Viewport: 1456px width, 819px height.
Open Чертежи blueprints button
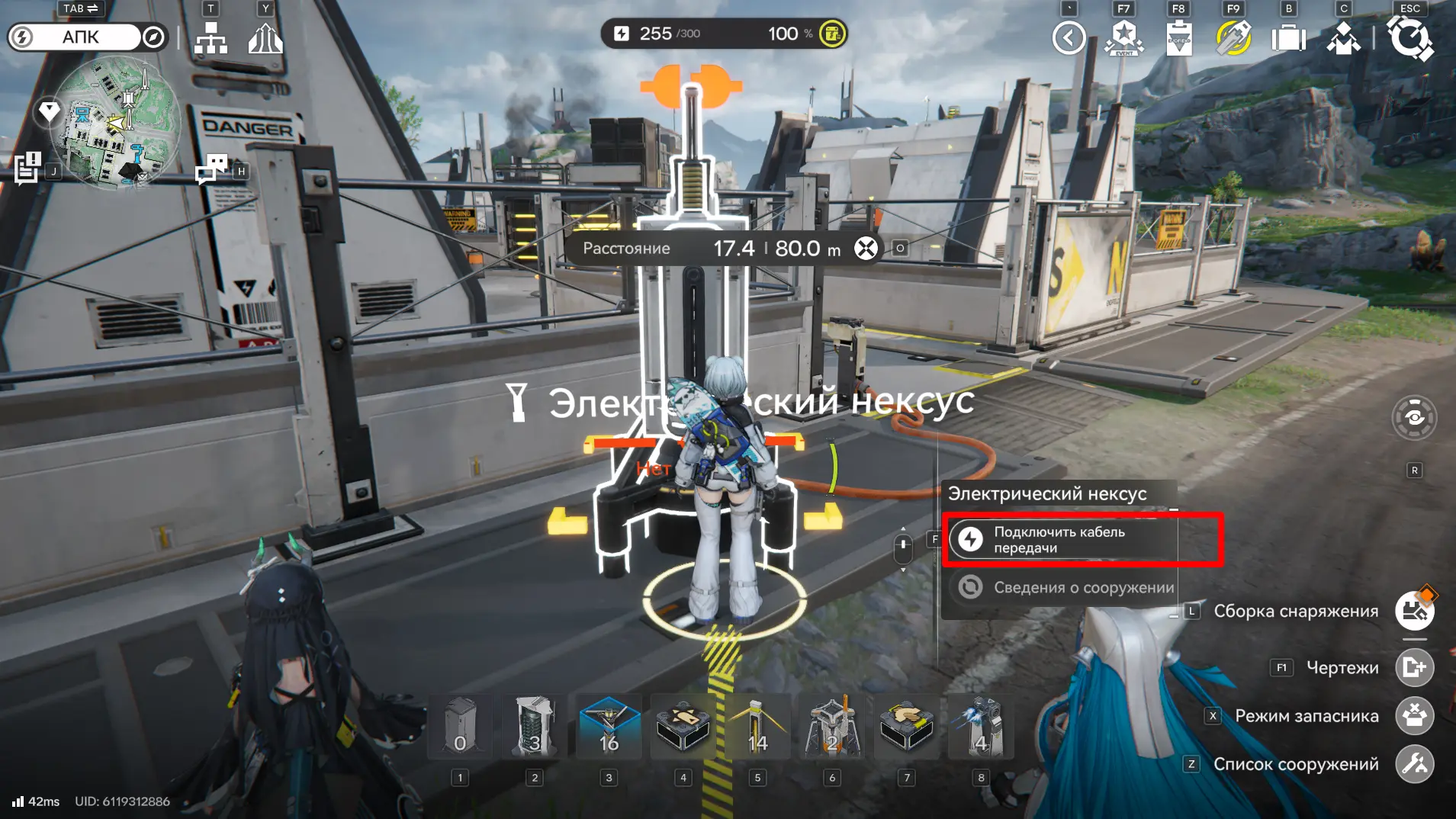pos(1414,668)
